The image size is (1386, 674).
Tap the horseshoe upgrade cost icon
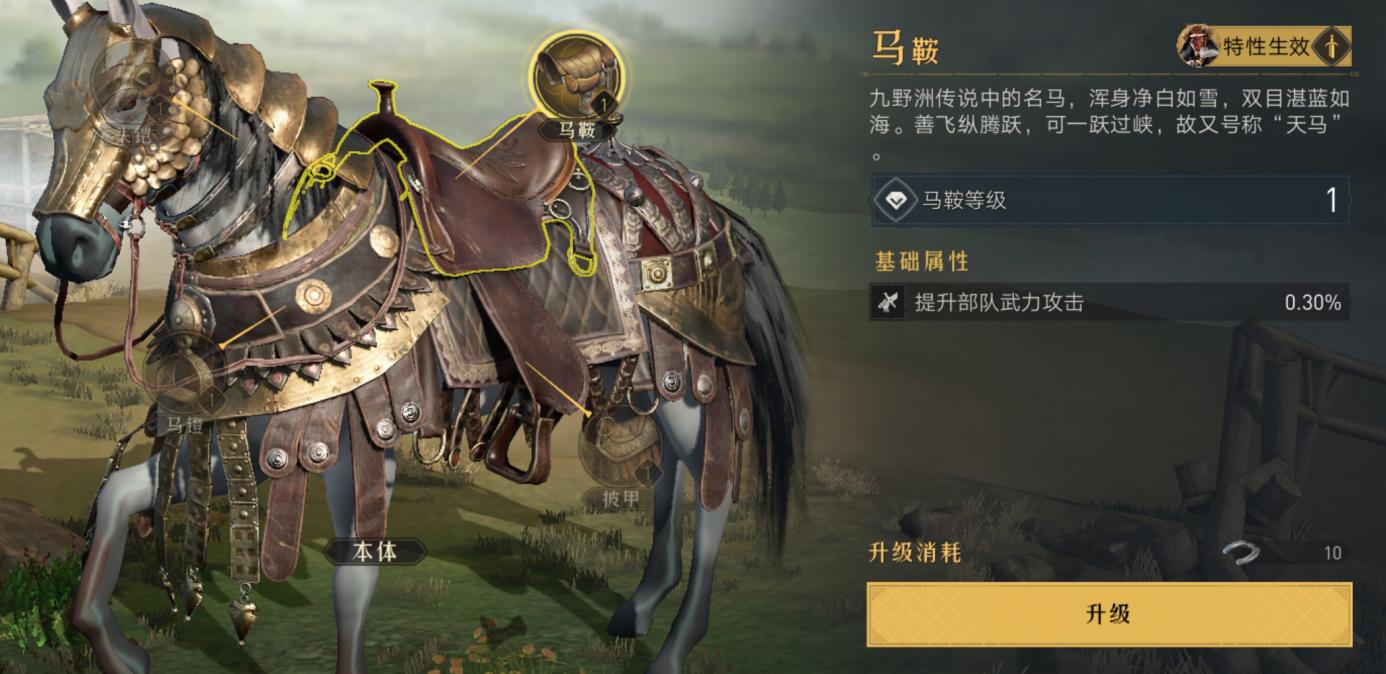(x=1242, y=553)
